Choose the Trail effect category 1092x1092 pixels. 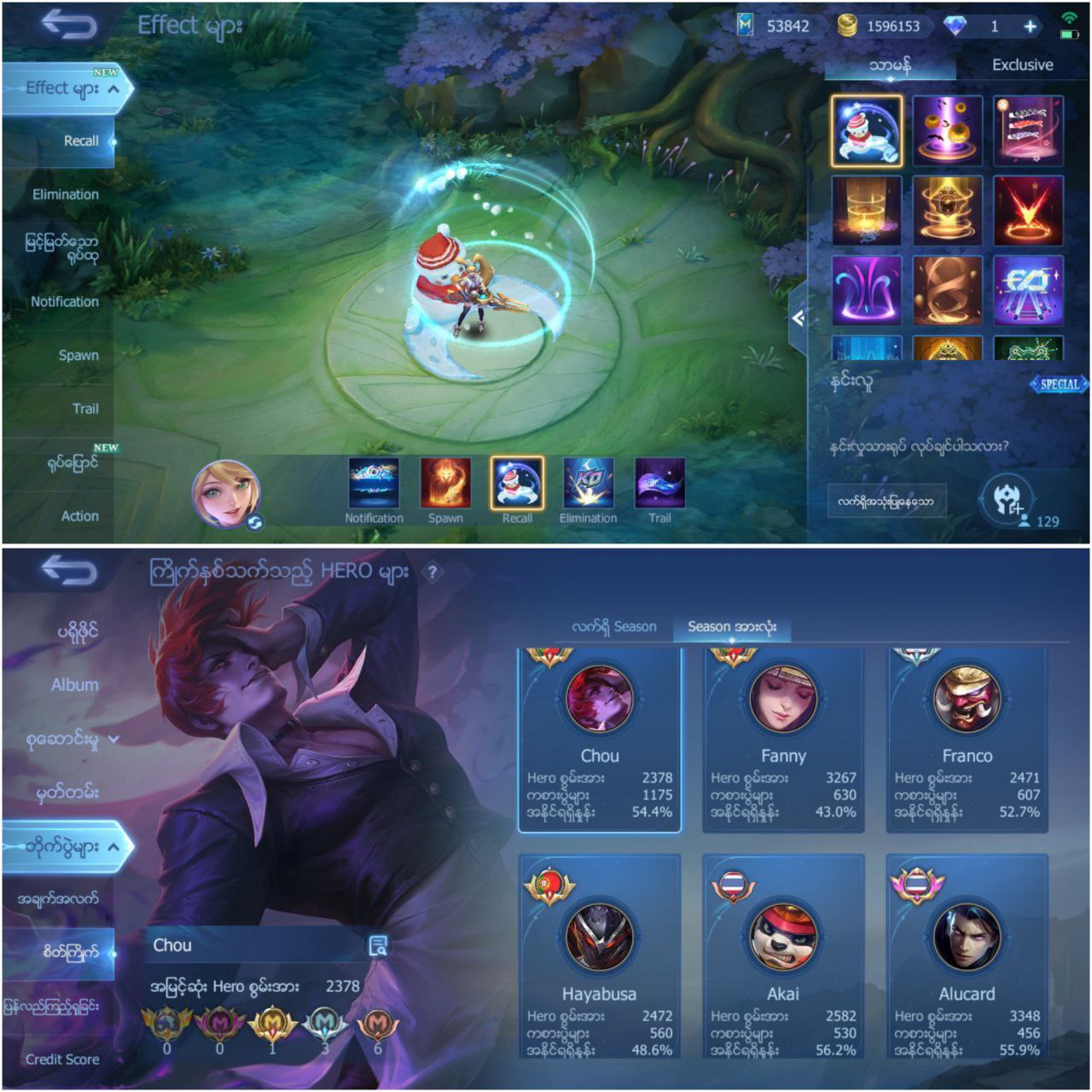84,409
